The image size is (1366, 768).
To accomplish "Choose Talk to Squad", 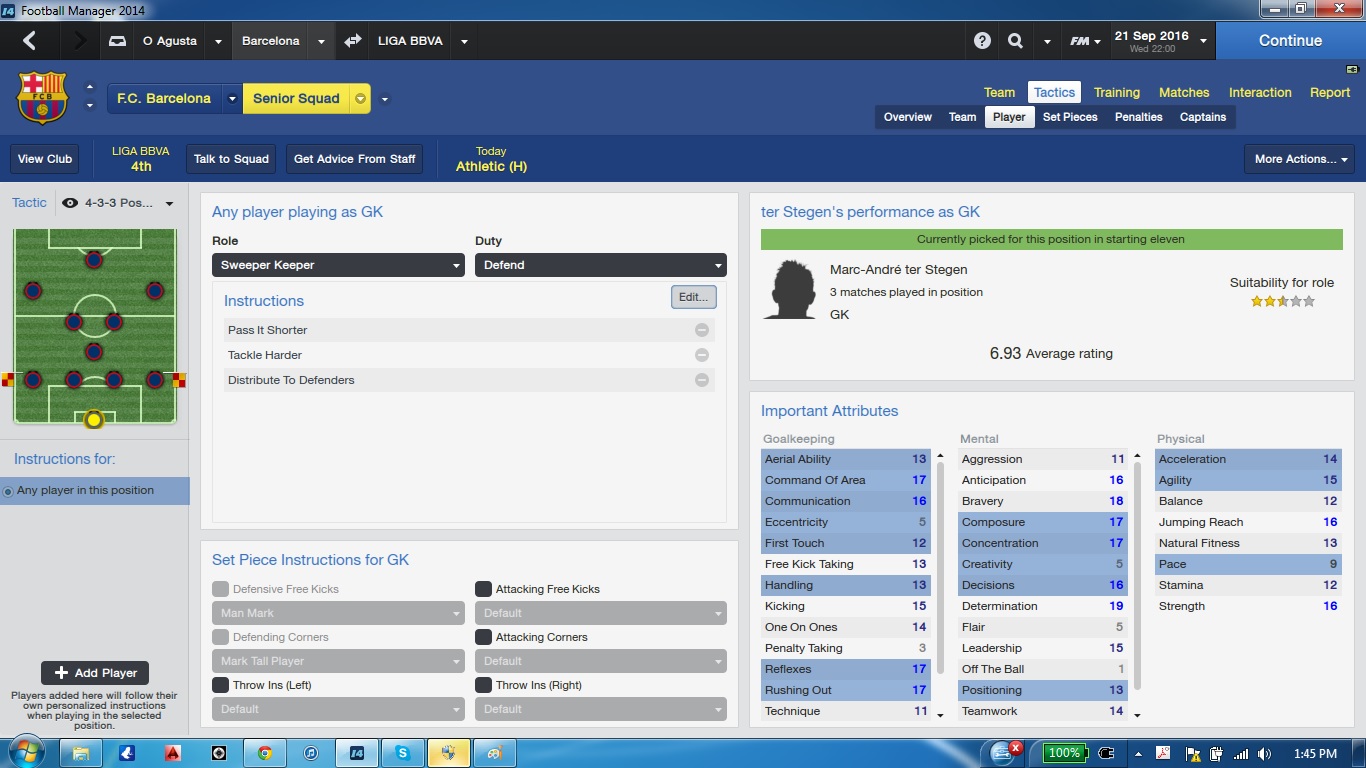I will [231, 159].
